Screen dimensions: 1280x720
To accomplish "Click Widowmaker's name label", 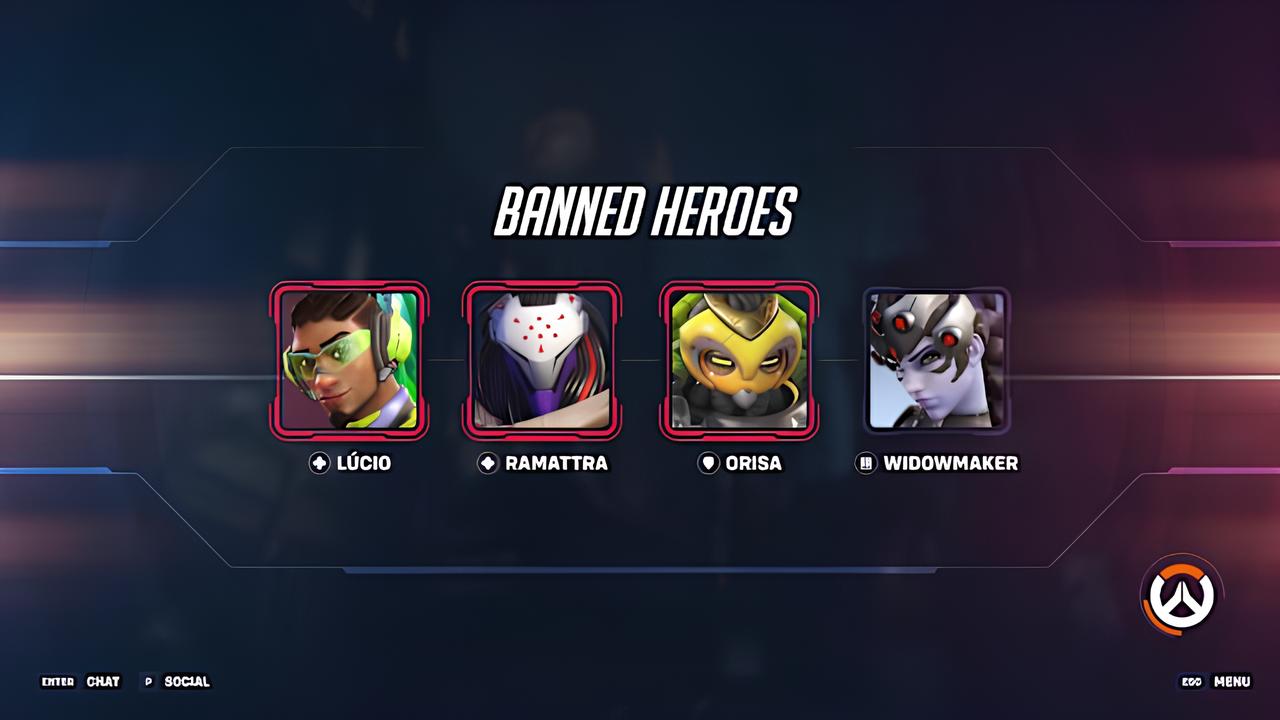I will pos(951,463).
